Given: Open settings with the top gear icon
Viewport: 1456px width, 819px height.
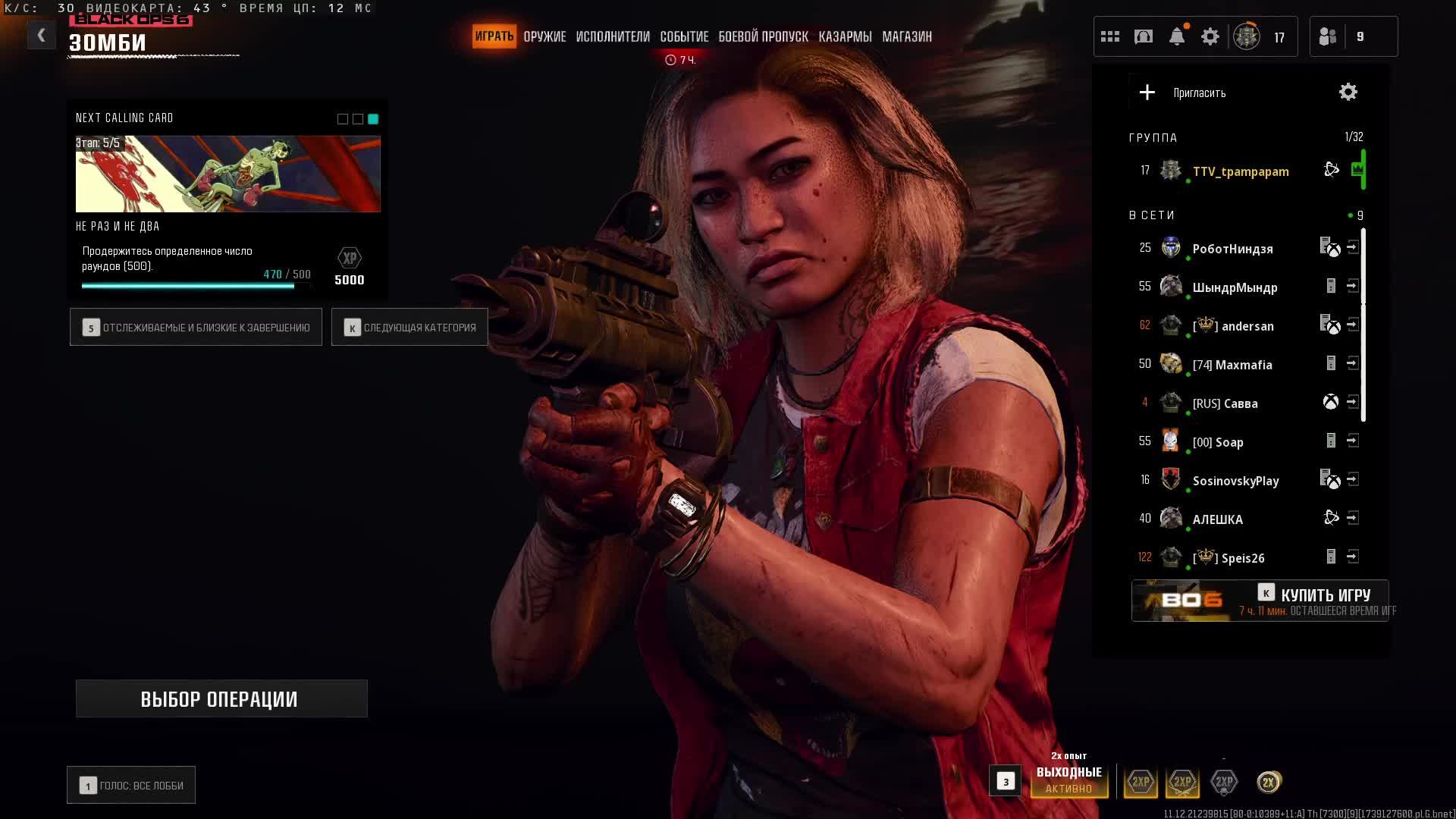Looking at the screenshot, I should pyautogui.click(x=1210, y=36).
